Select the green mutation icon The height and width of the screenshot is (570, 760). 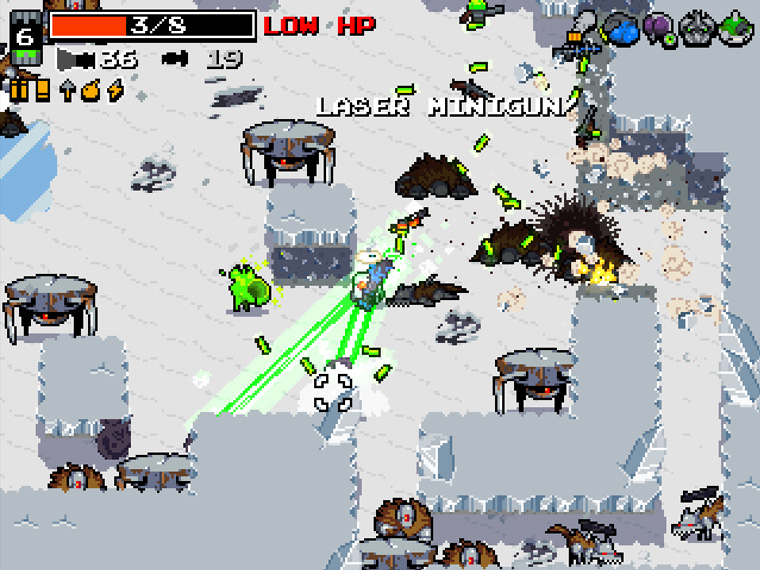pos(735,30)
